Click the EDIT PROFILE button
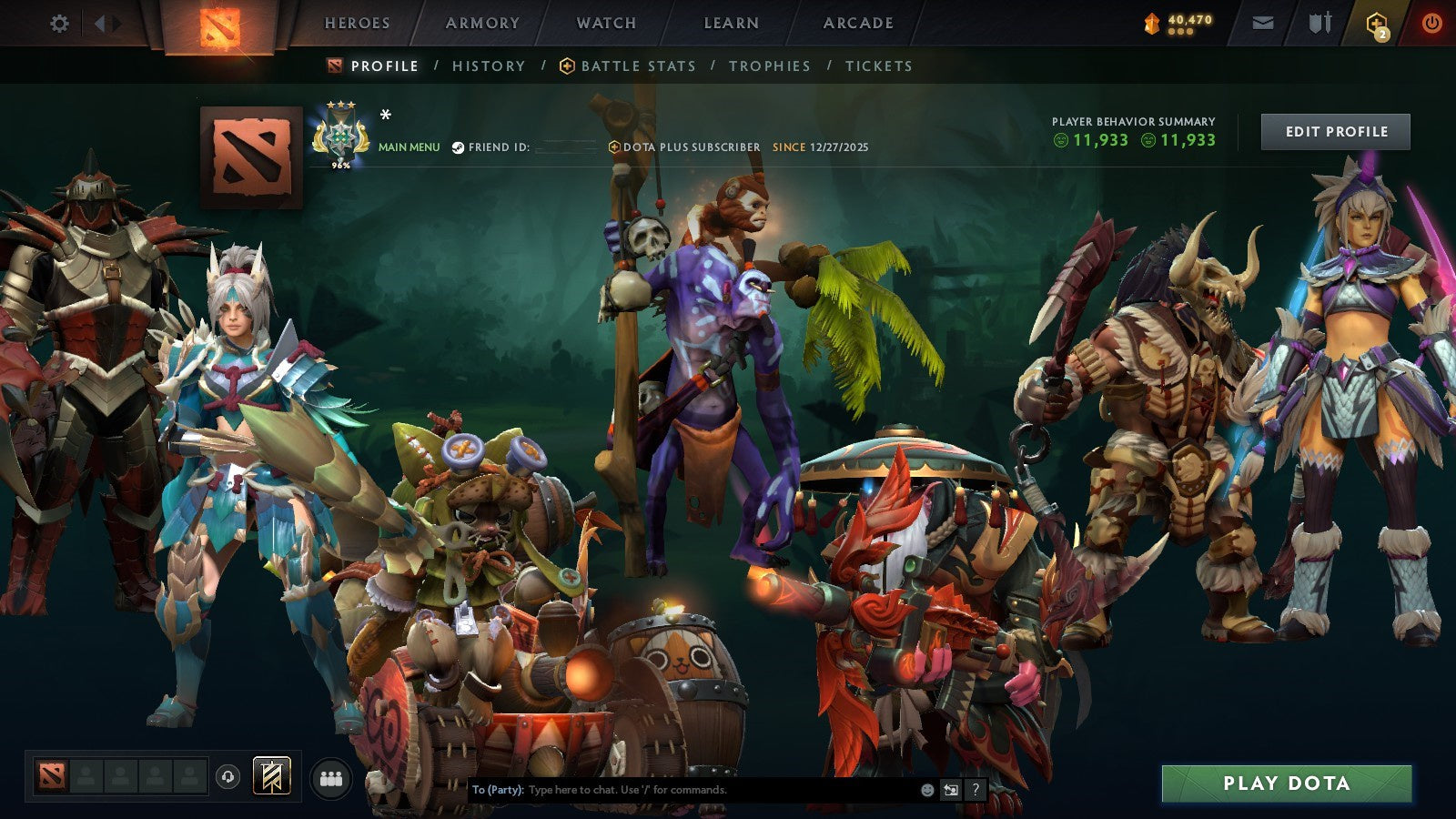1456x819 pixels. (x=1337, y=131)
